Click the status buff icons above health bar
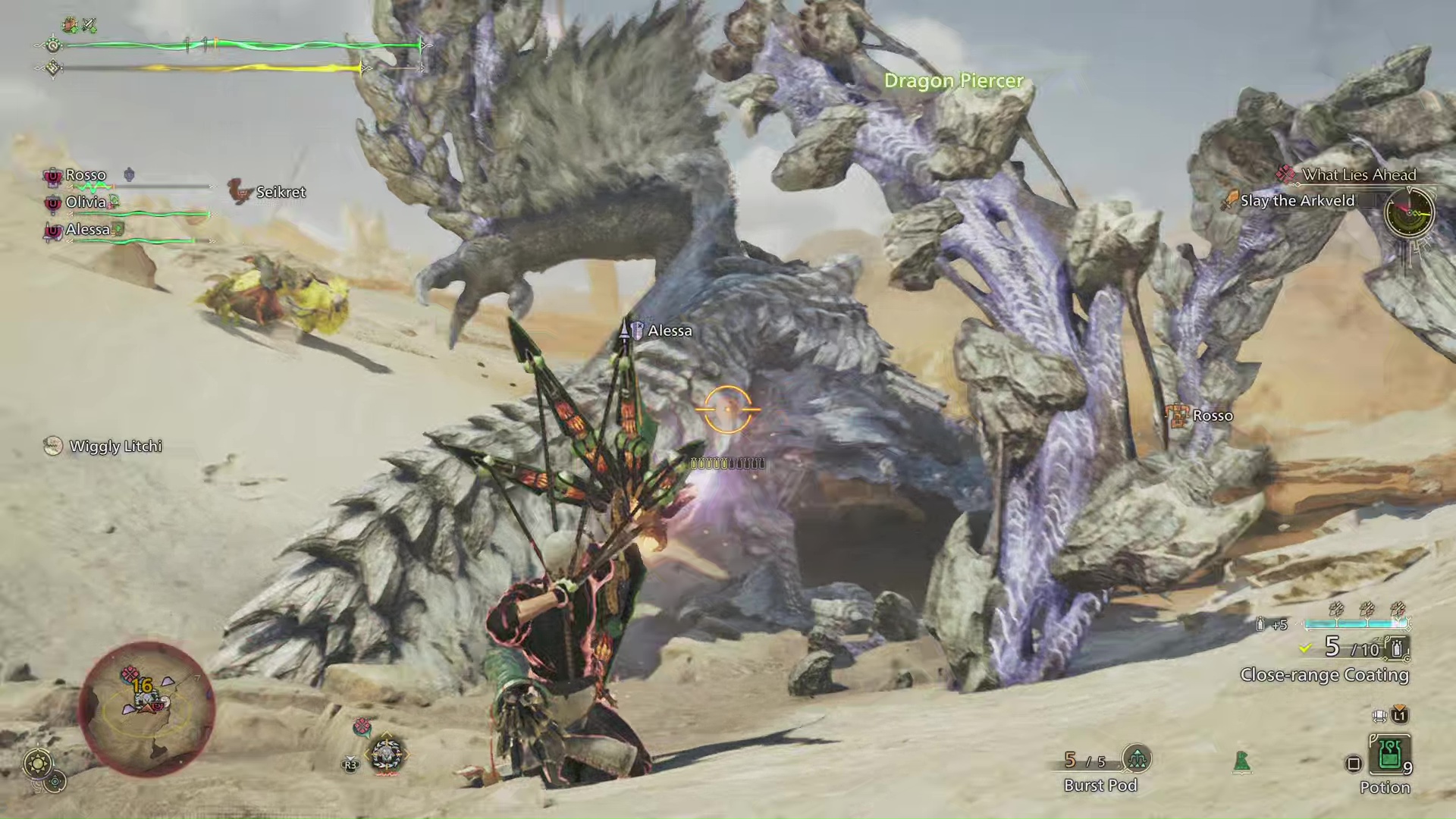Image resolution: width=1456 pixels, height=819 pixels. coord(80,25)
